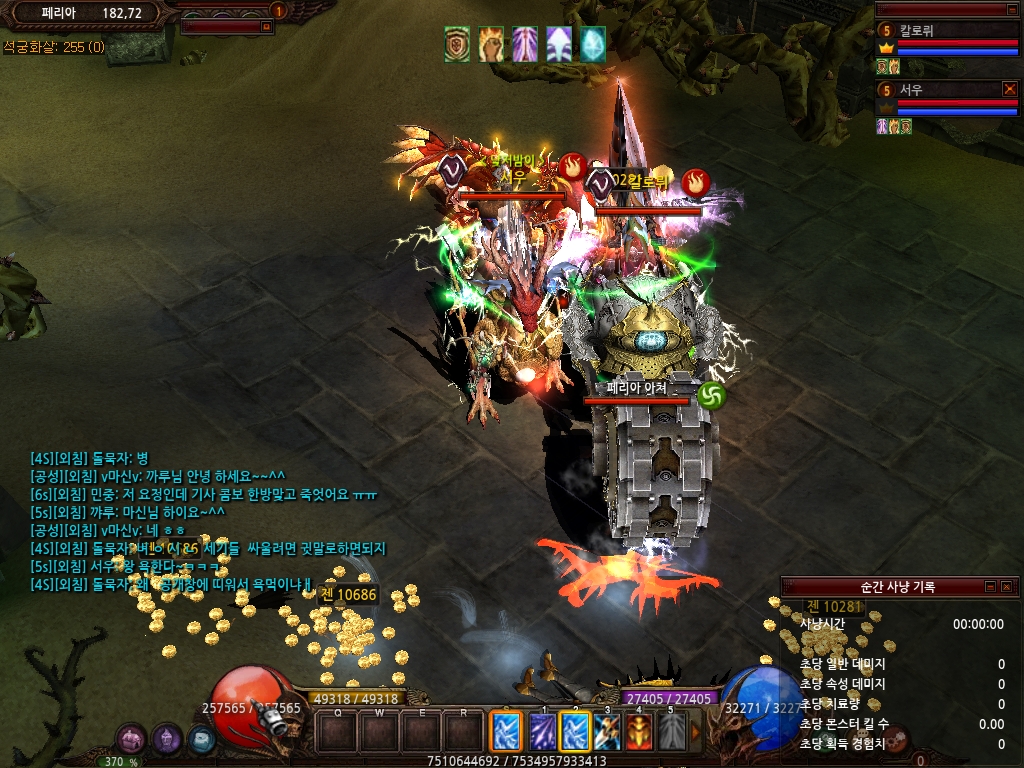
Task: Open the character menu icon beside health orb
Action: pos(131,739)
